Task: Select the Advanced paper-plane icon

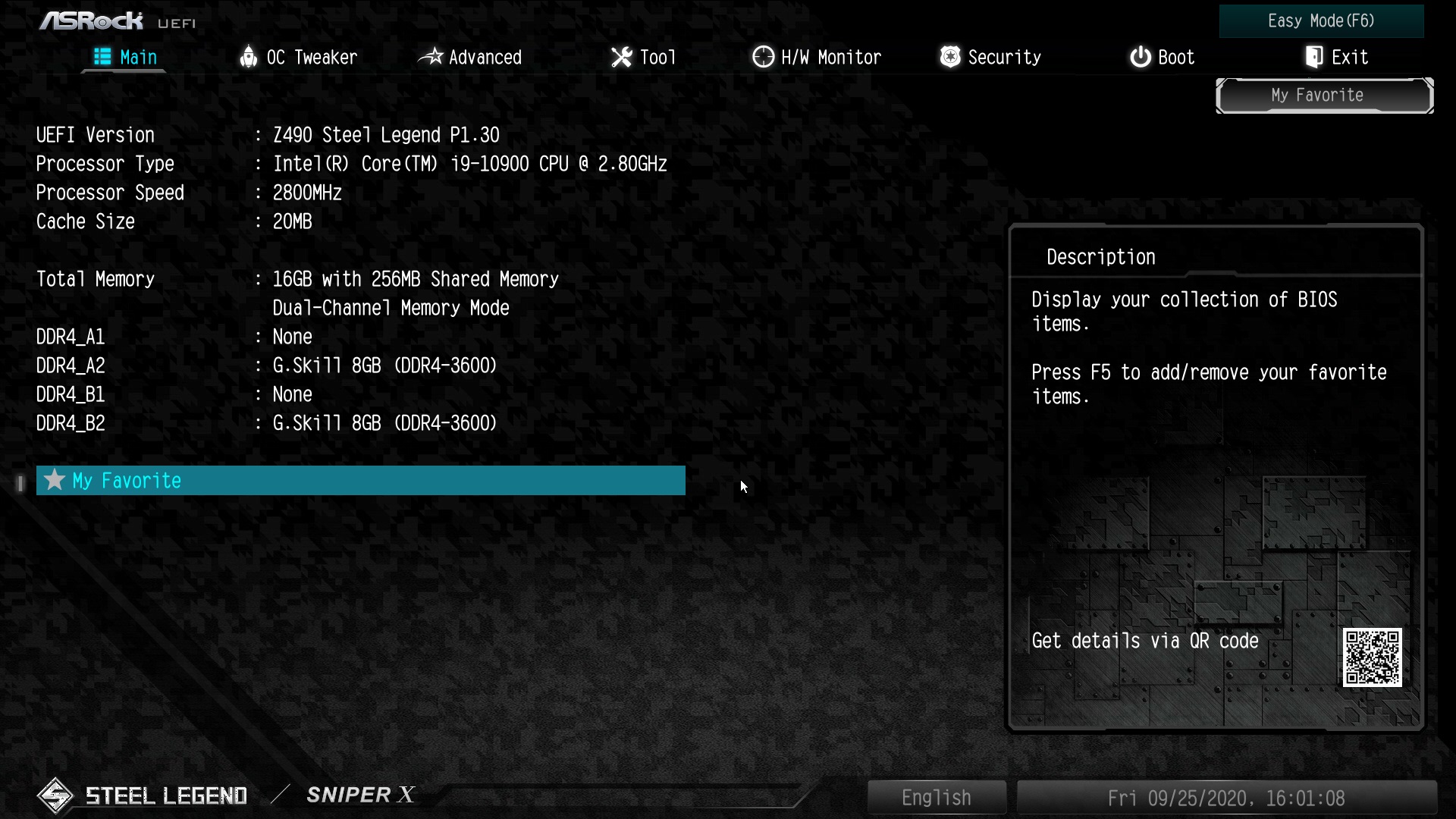Action: (x=432, y=57)
